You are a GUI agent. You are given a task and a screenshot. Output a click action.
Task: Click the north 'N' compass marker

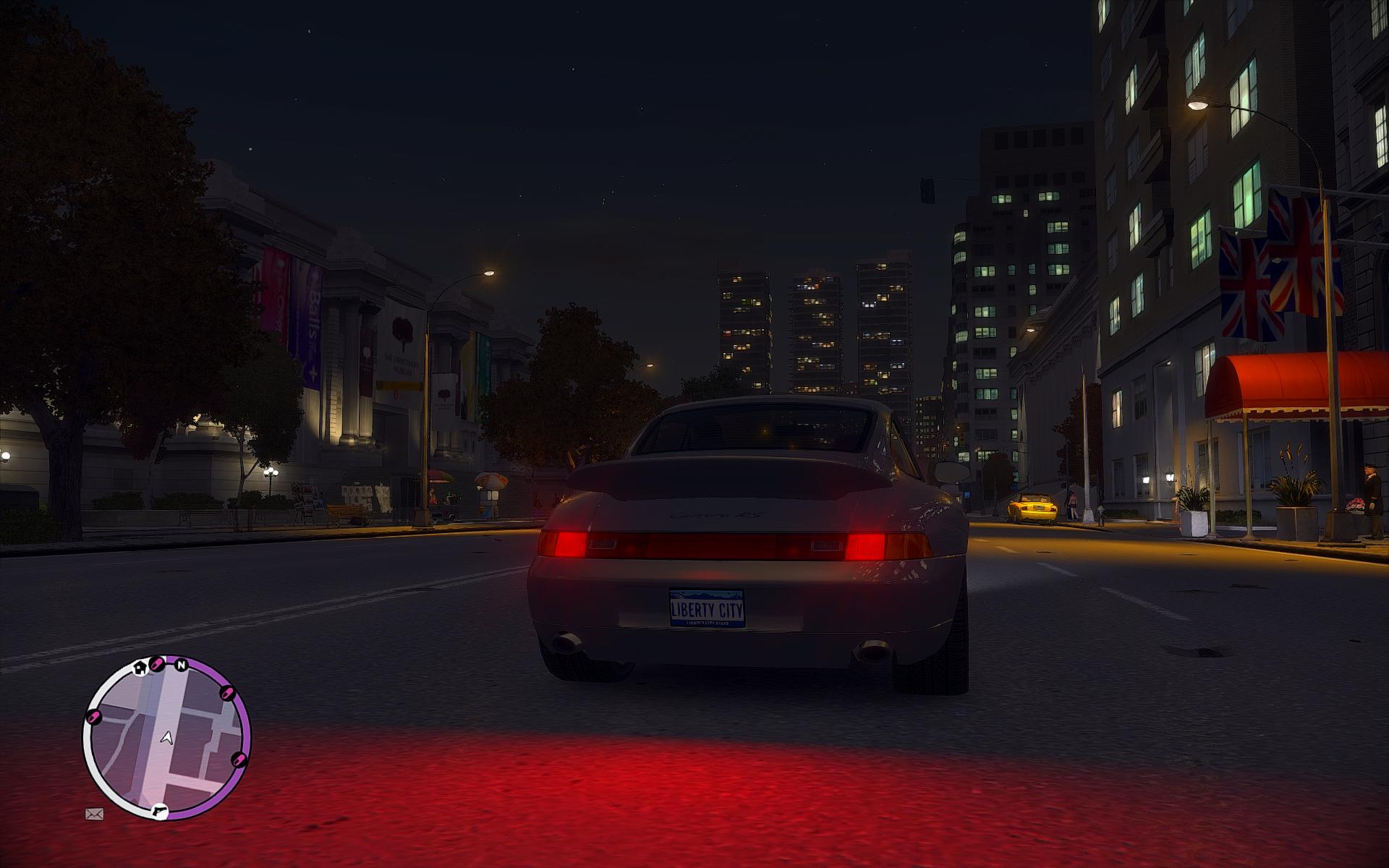coord(182,664)
